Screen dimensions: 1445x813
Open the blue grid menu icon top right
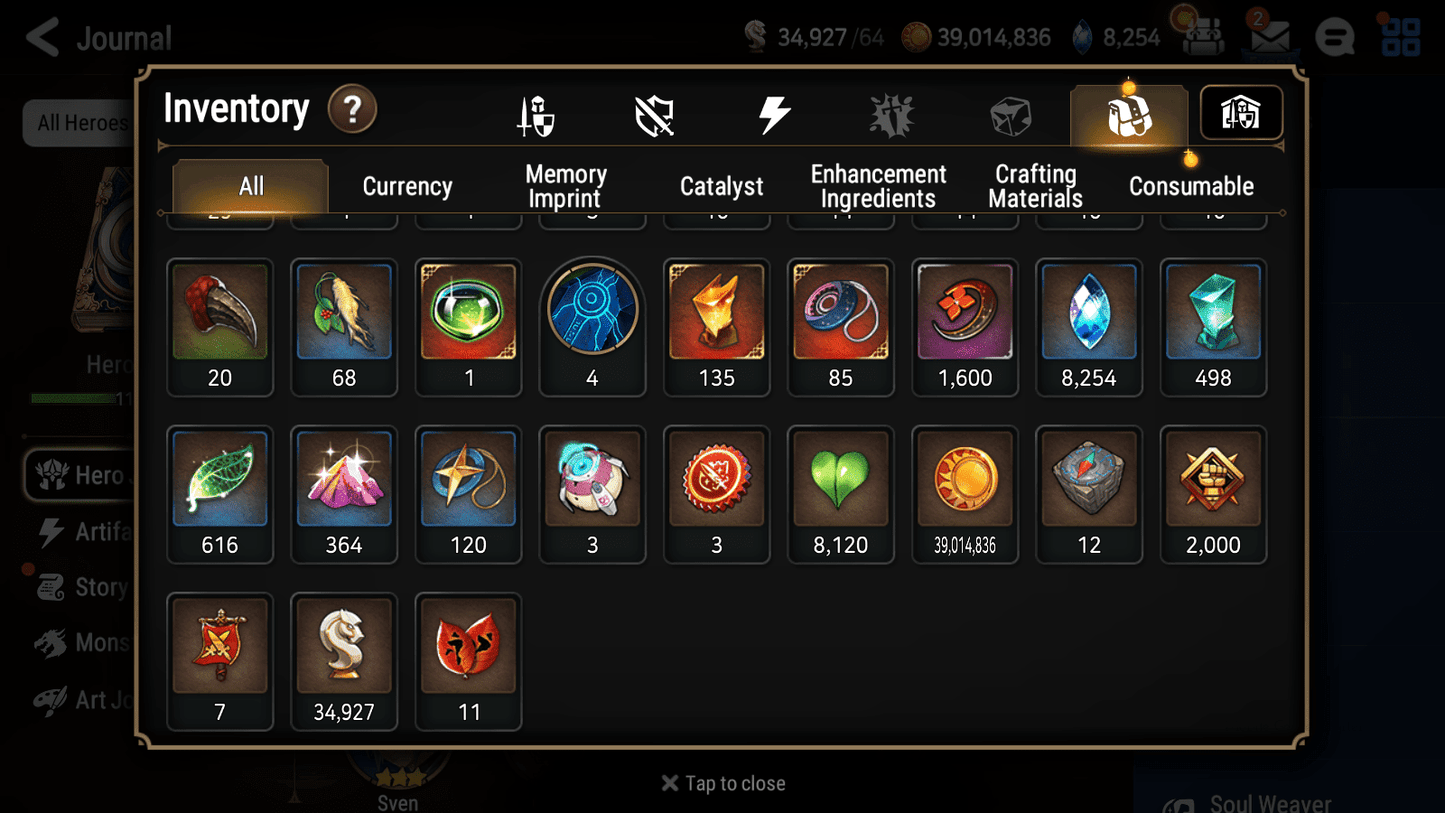tap(1399, 37)
